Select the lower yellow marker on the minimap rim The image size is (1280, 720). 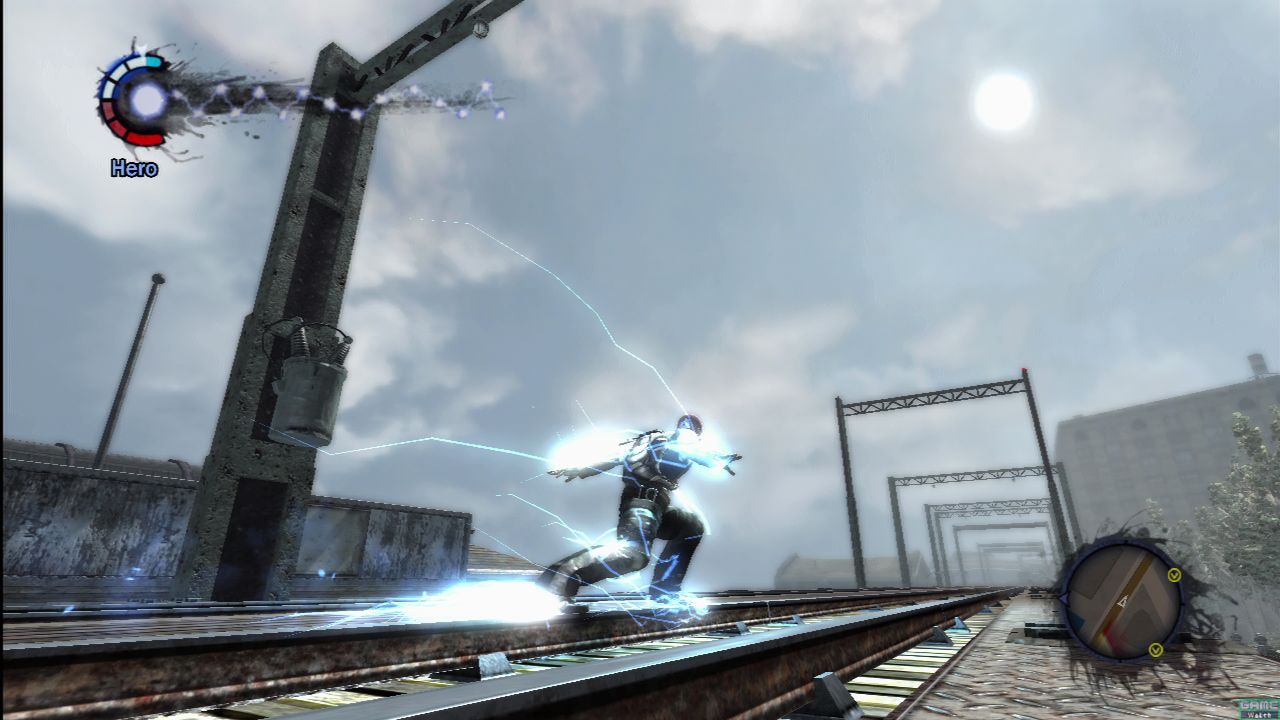pos(1156,650)
